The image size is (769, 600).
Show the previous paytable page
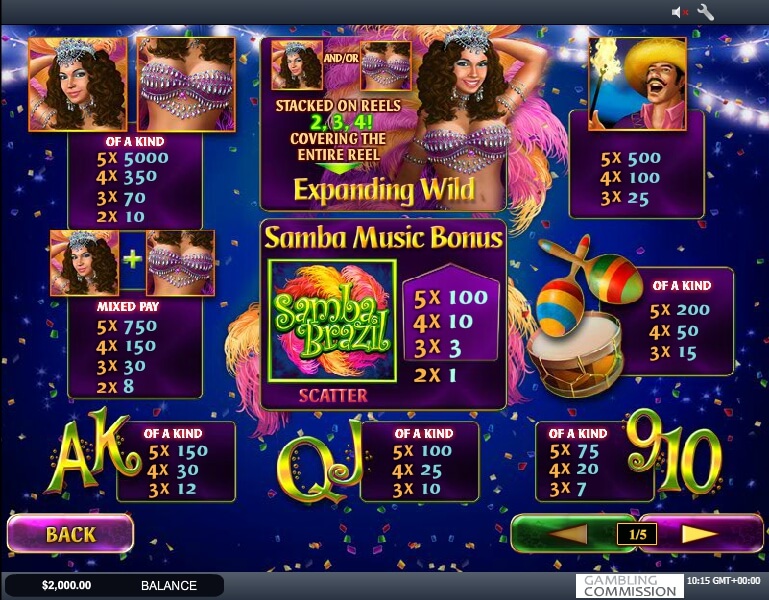tap(564, 534)
